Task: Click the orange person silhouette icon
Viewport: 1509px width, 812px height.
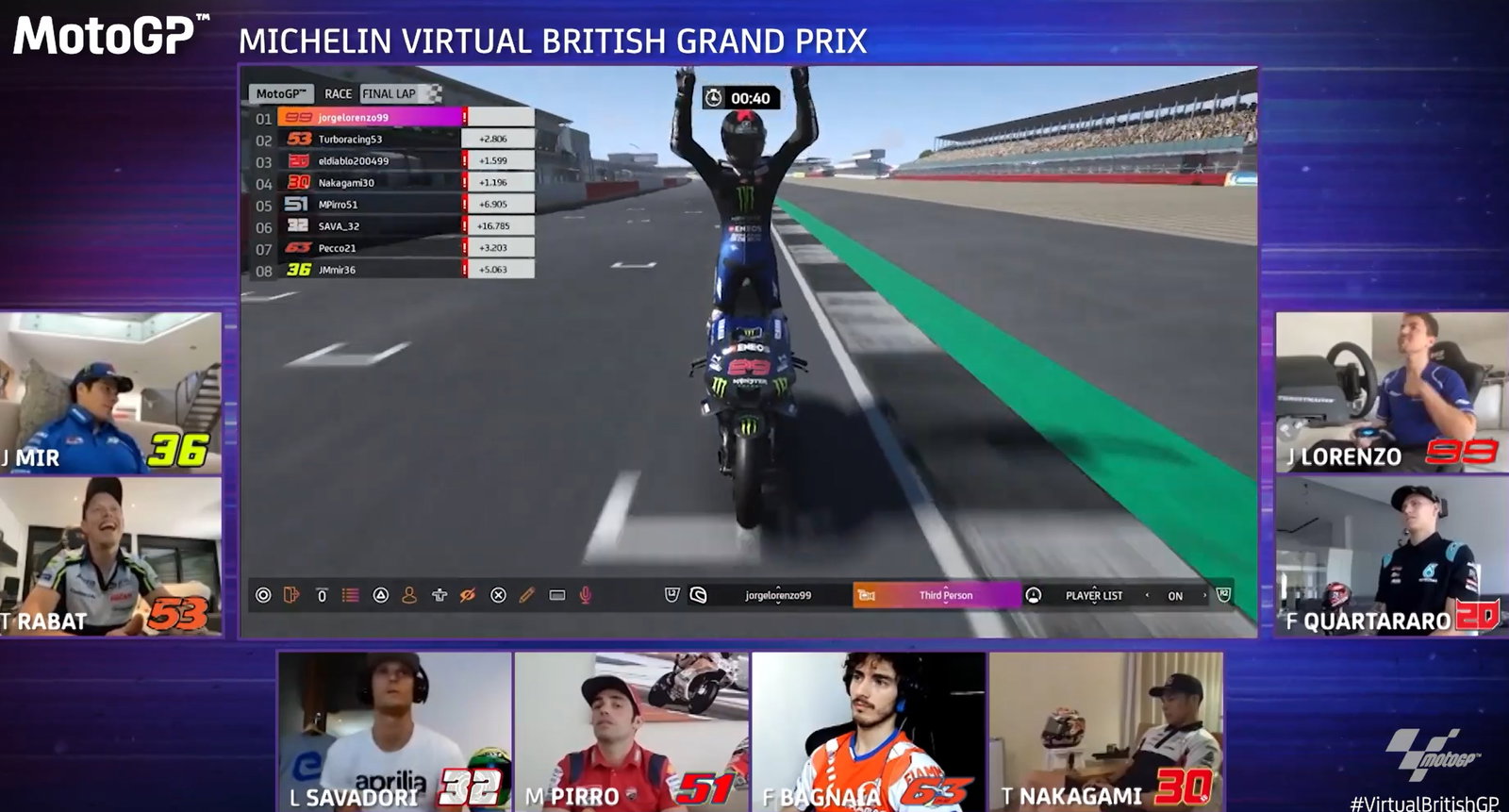Action: point(409,595)
